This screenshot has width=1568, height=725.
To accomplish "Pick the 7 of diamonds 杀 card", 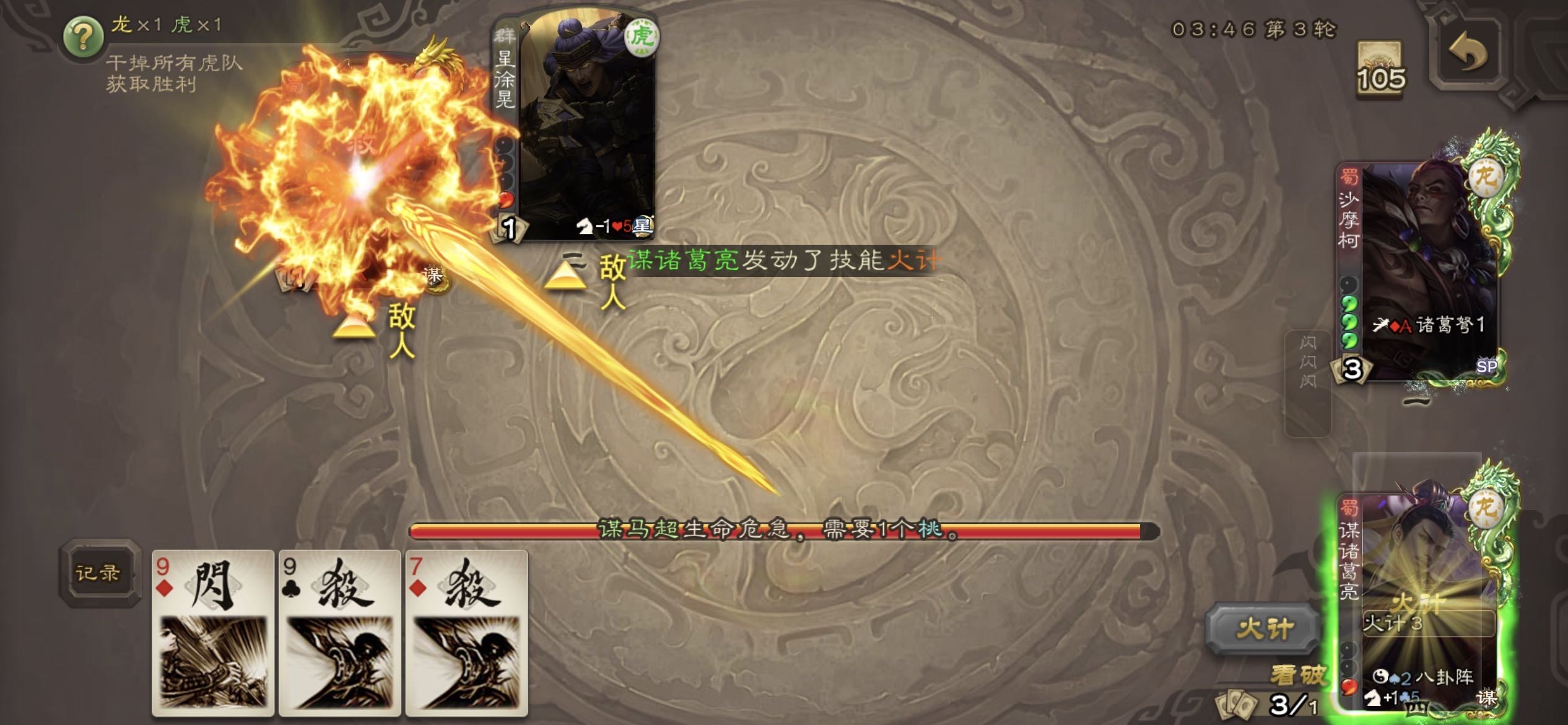I will (466, 632).
